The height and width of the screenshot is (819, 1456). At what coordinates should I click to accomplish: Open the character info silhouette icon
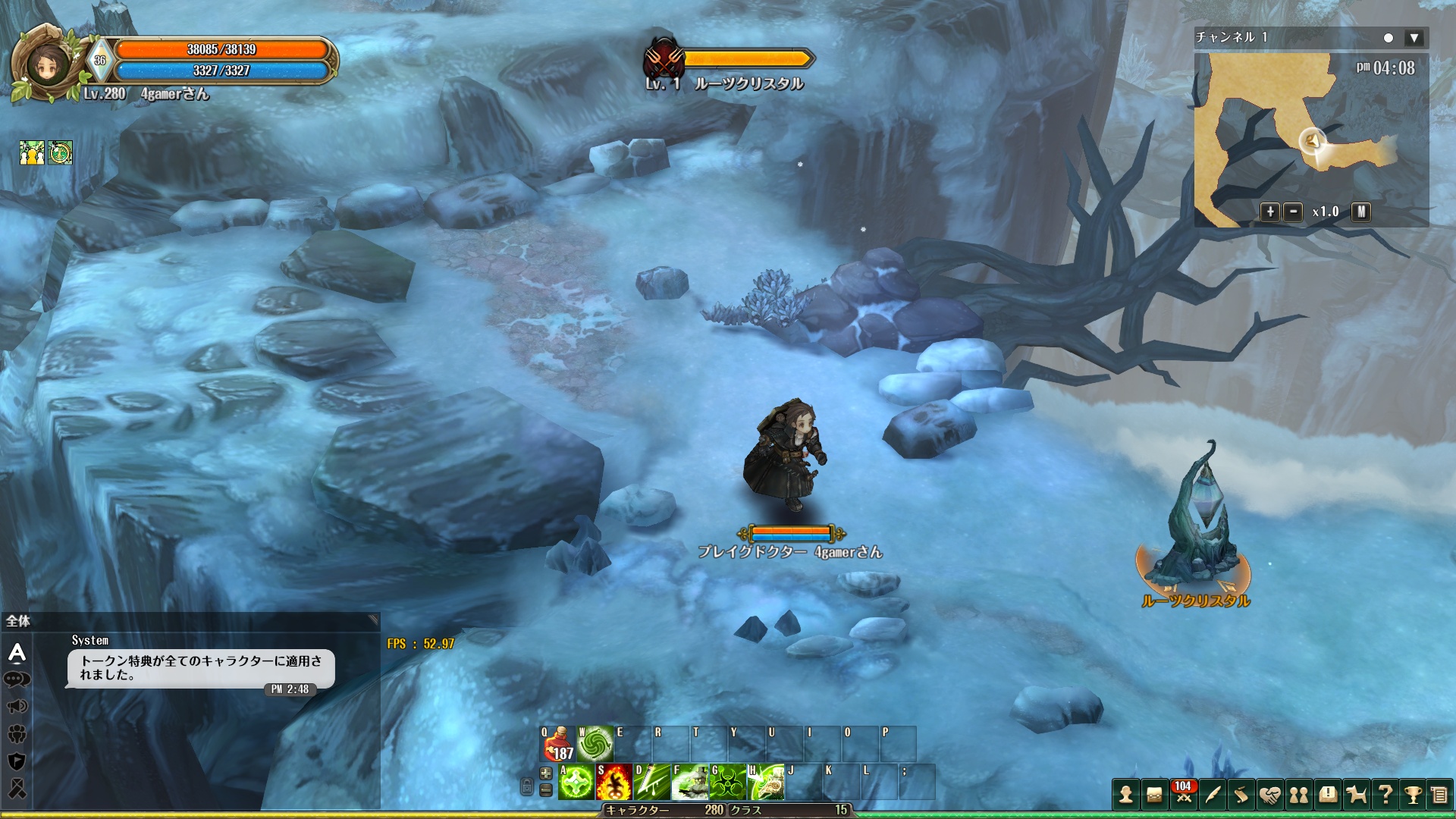(x=1126, y=795)
